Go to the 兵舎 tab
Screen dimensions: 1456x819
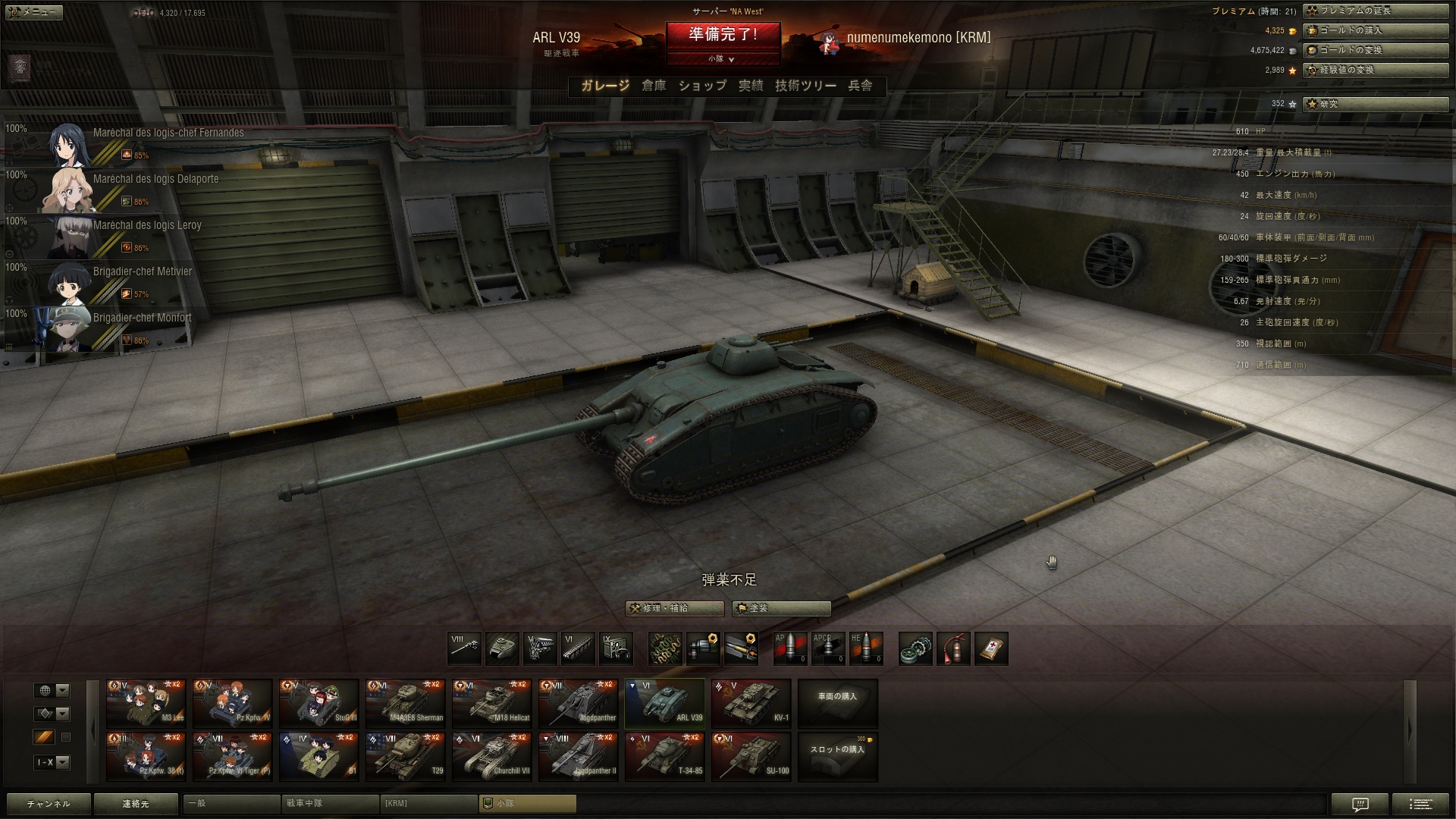[860, 86]
